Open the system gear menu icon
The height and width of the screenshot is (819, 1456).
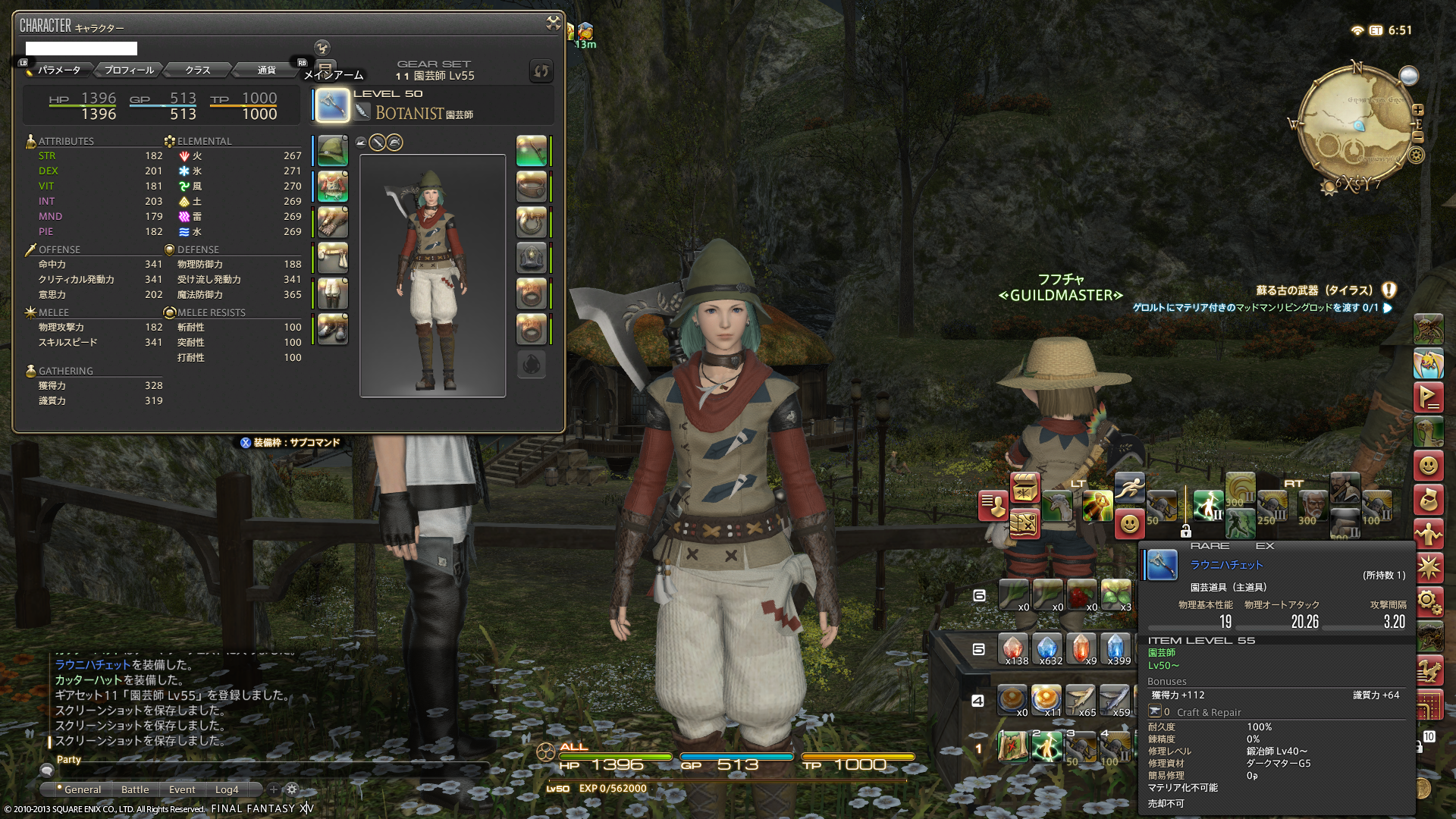[1428, 602]
